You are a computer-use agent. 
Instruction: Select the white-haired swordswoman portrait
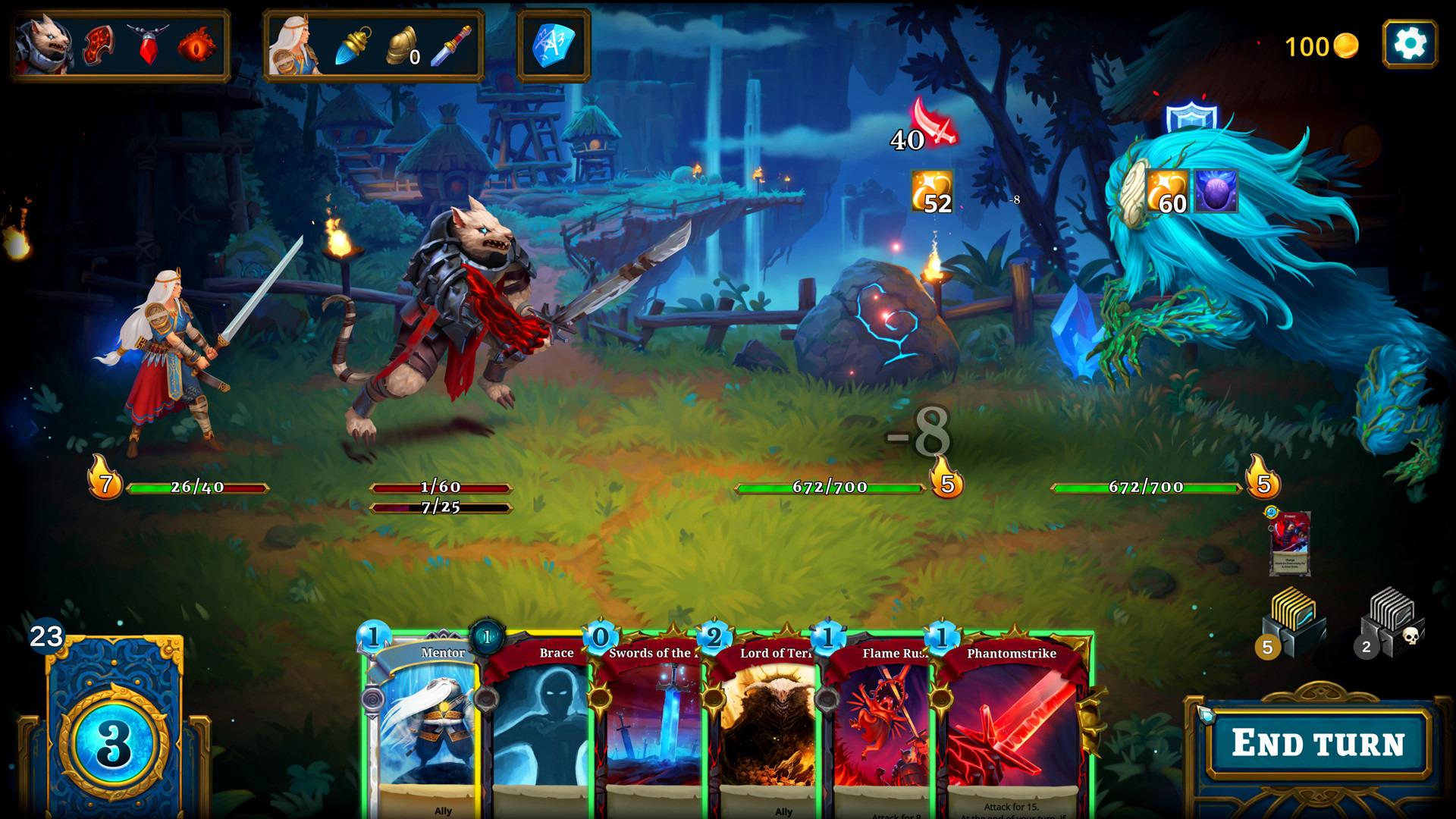click(295, 45)
